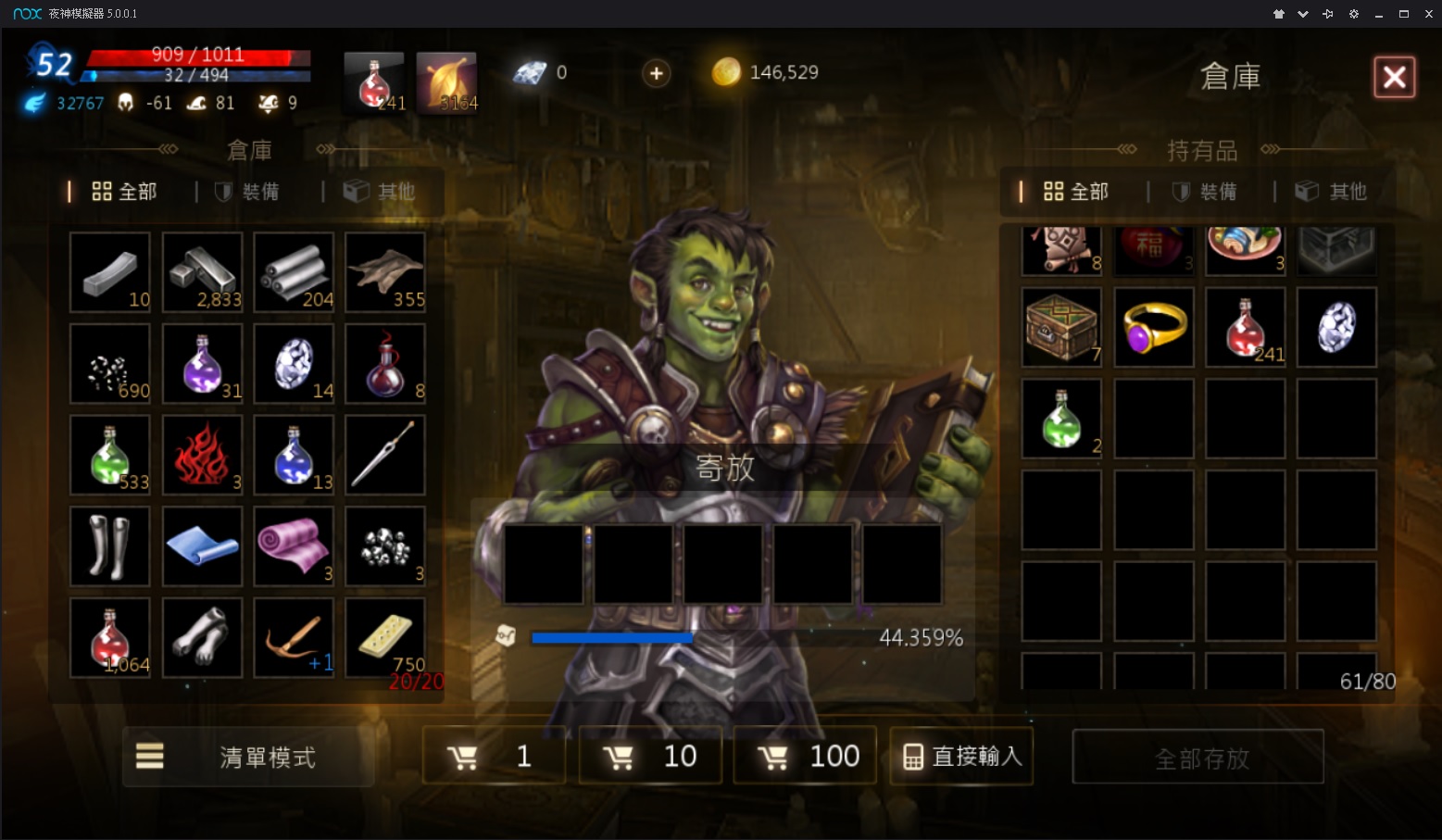Image resolution: width=1442 pixels, height=840 pixels.
Task: Minimize the Nox emulator window
Action: [1379, 14]
